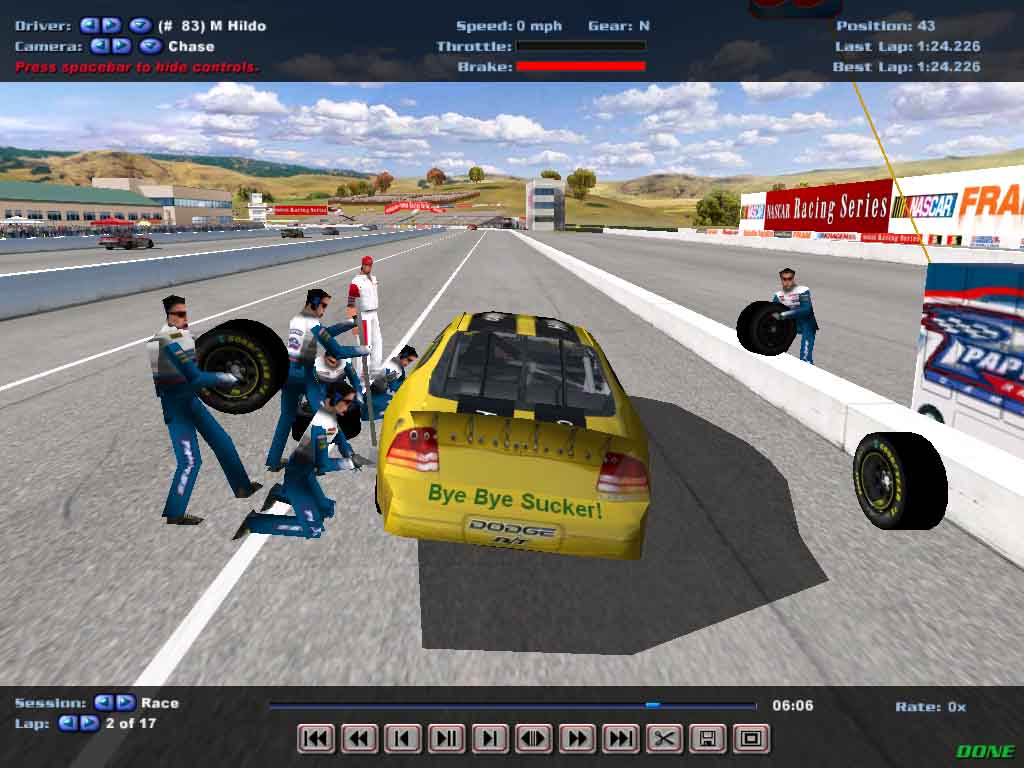Select the previous driver arrow

pyautogui.click(x=89, y=25)
